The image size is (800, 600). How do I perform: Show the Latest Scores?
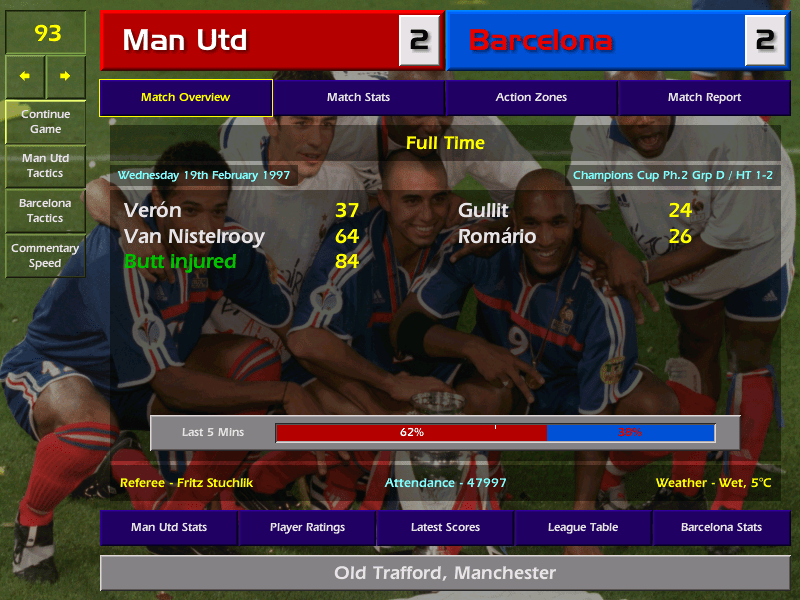[x=445, y=527]
